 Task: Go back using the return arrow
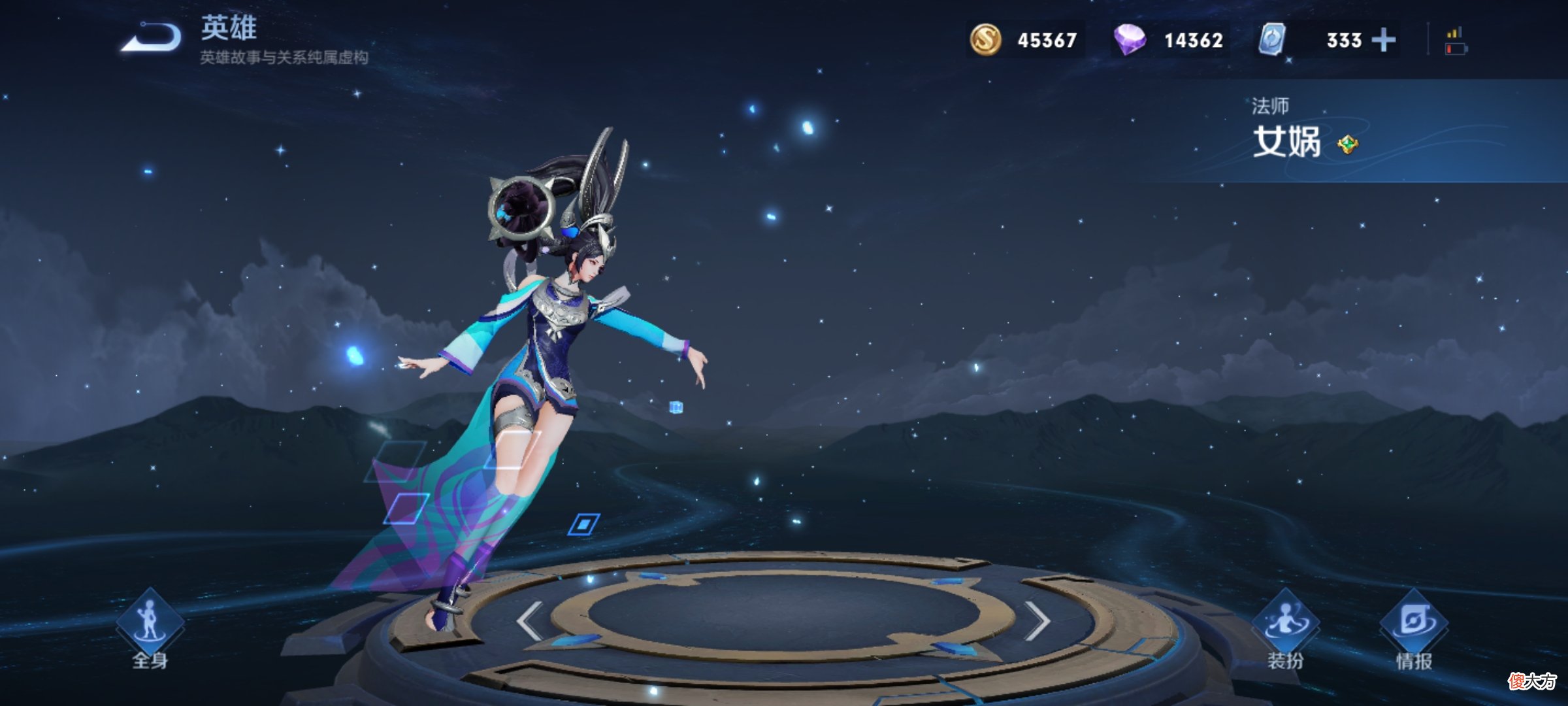[152, 37]
